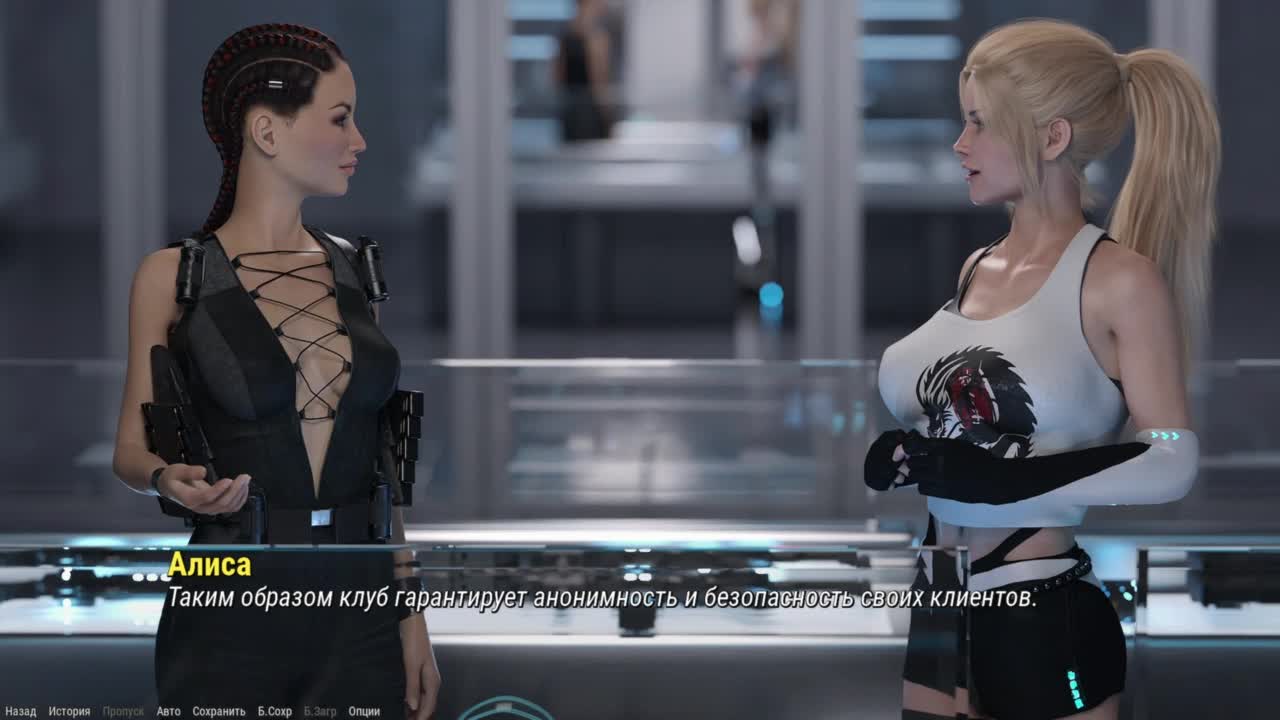Open the Опции settings menu
The height and width of the screenshot is (720, 1280).
(x=364, y=711)
